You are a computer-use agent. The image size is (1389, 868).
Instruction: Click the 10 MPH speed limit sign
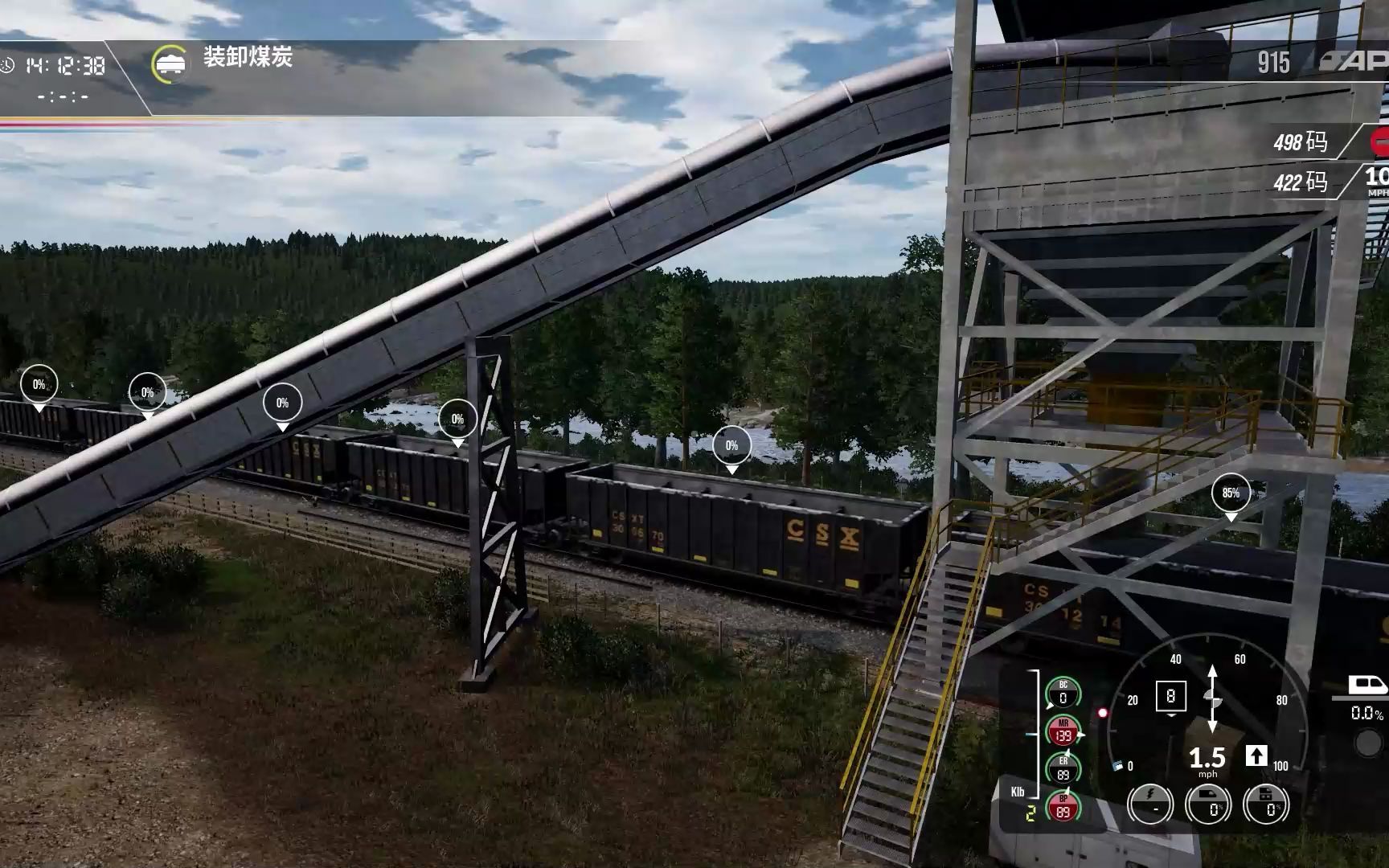point(1377,180)
